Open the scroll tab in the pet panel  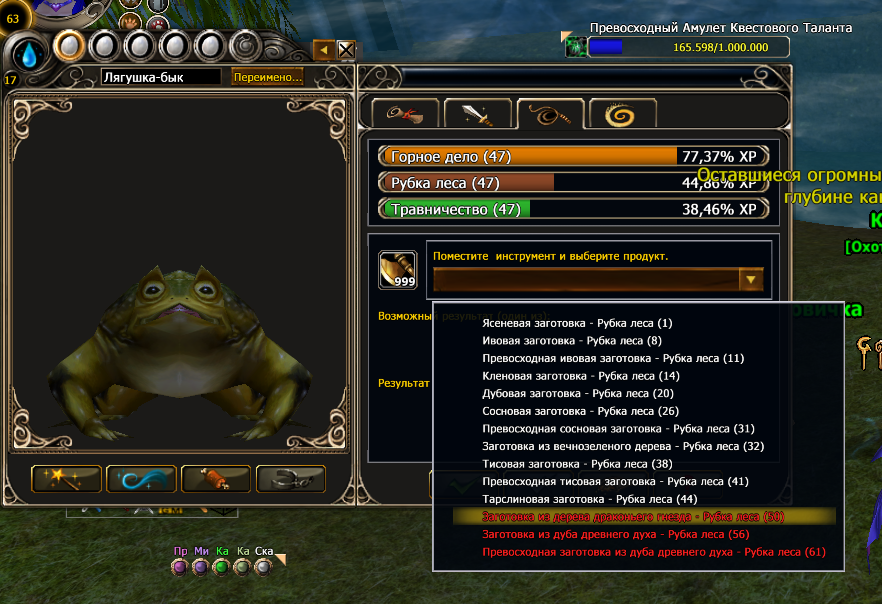[x=404, y=115]
